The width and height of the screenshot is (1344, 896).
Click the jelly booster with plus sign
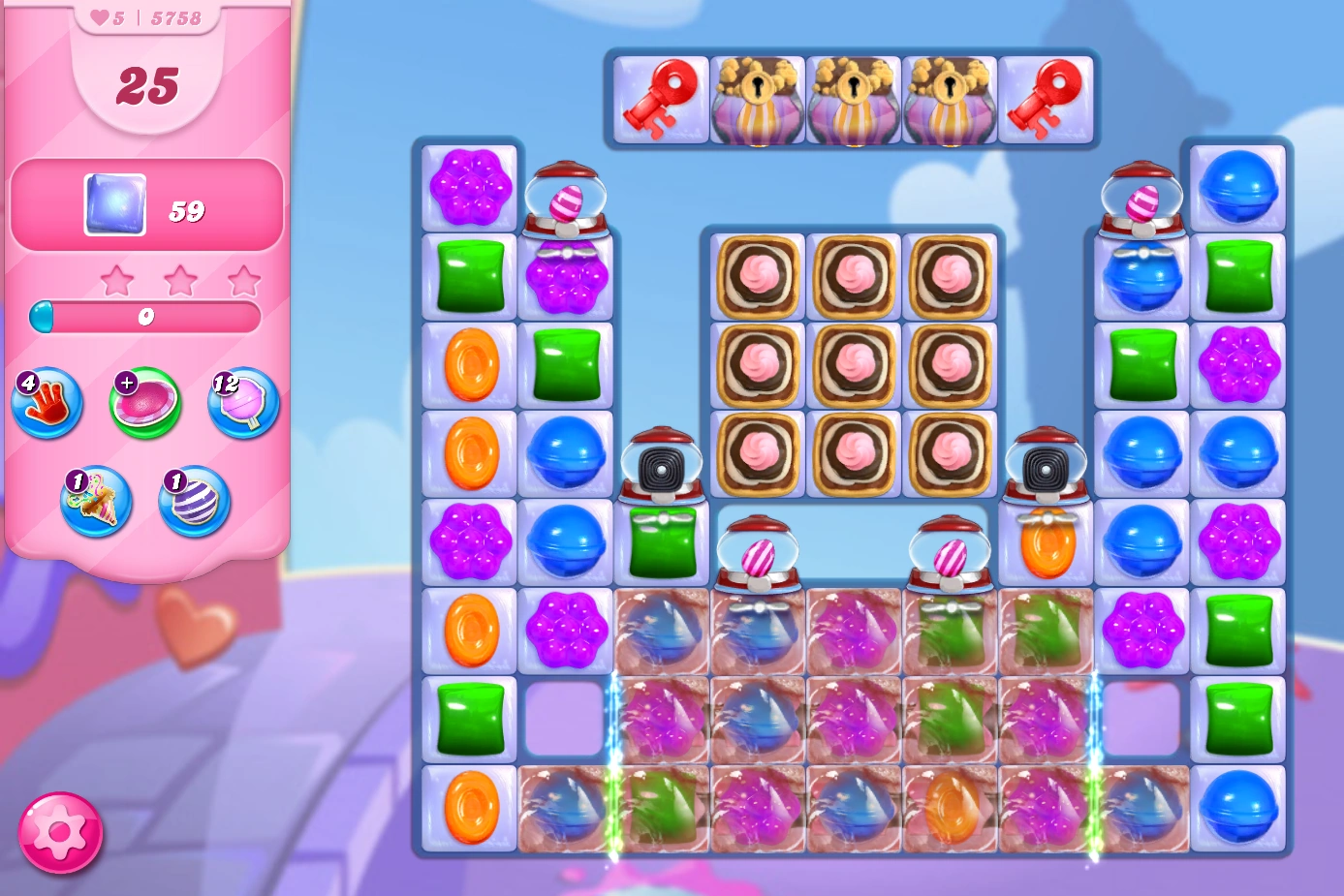click(x=145, y=400)
